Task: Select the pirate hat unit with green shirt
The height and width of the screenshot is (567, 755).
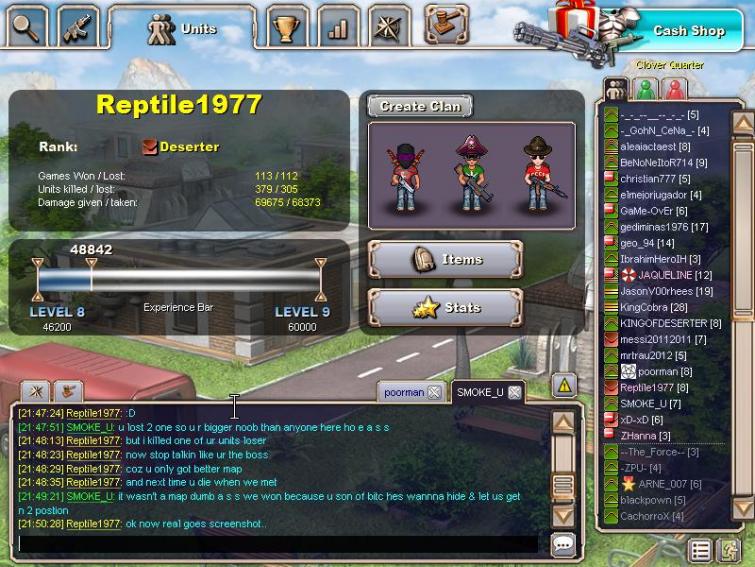Action: pos(471,171)
